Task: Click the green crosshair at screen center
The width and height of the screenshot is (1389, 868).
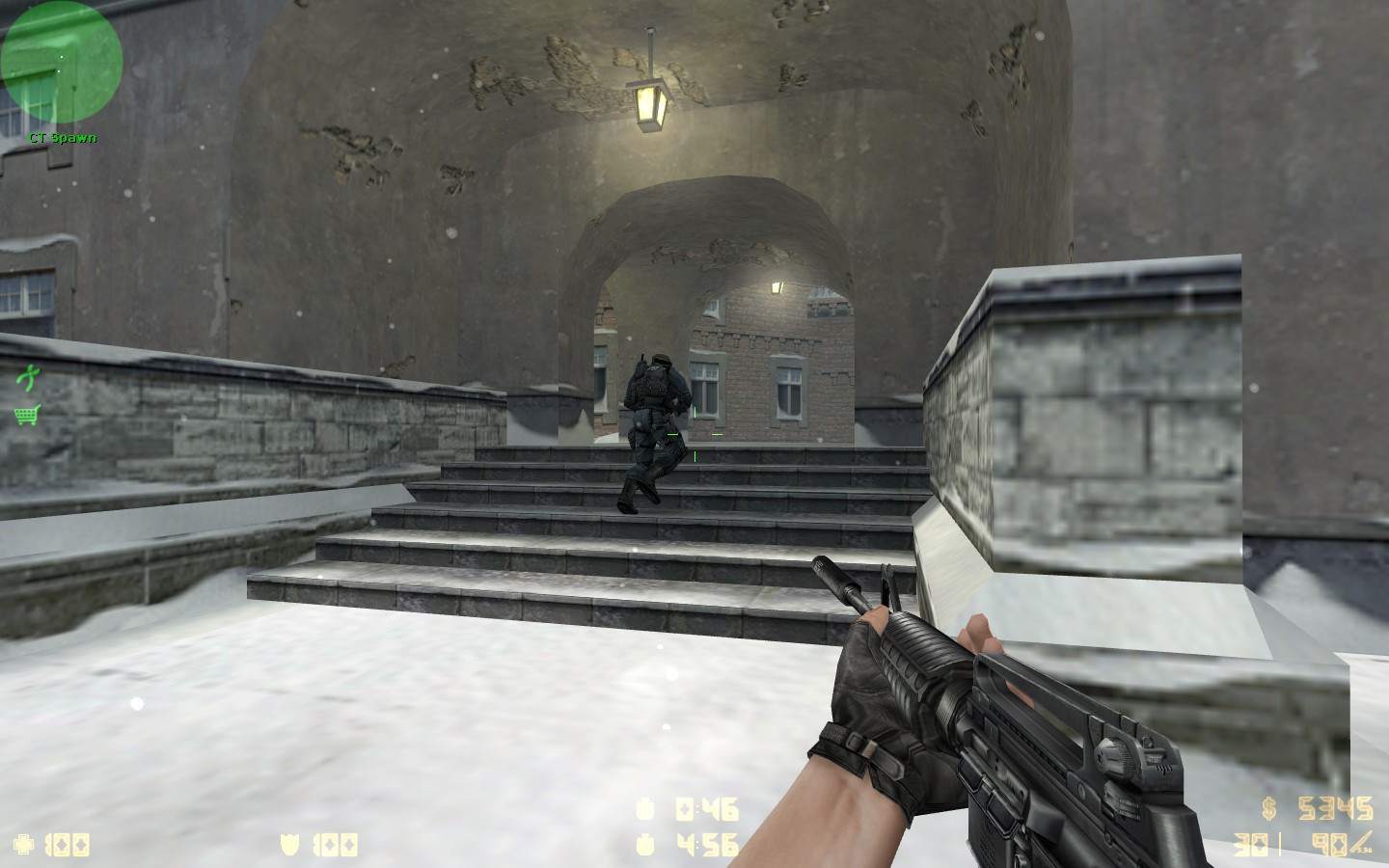Action: tap(694, 436)
